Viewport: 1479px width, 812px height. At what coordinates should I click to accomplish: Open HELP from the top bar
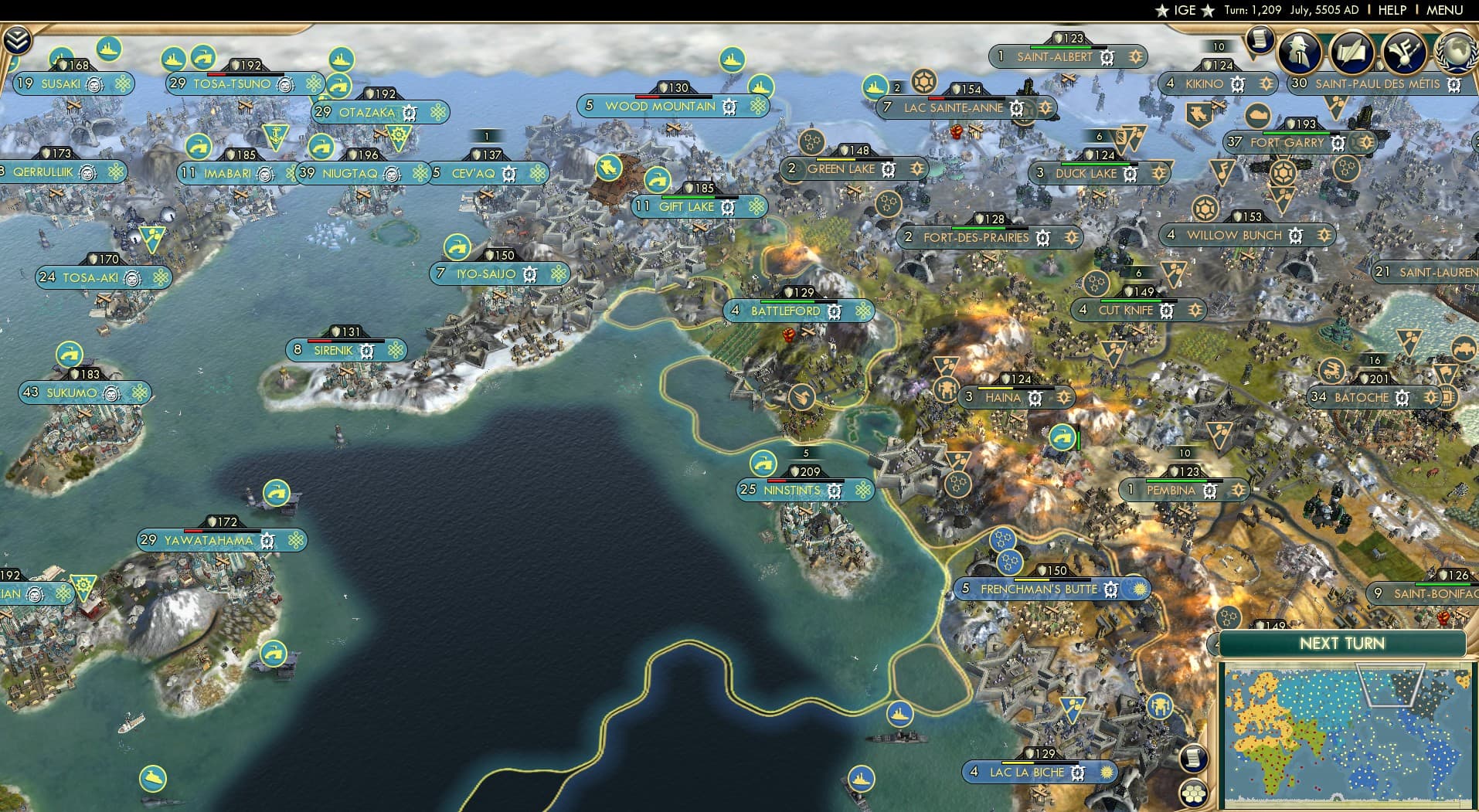1392,10
